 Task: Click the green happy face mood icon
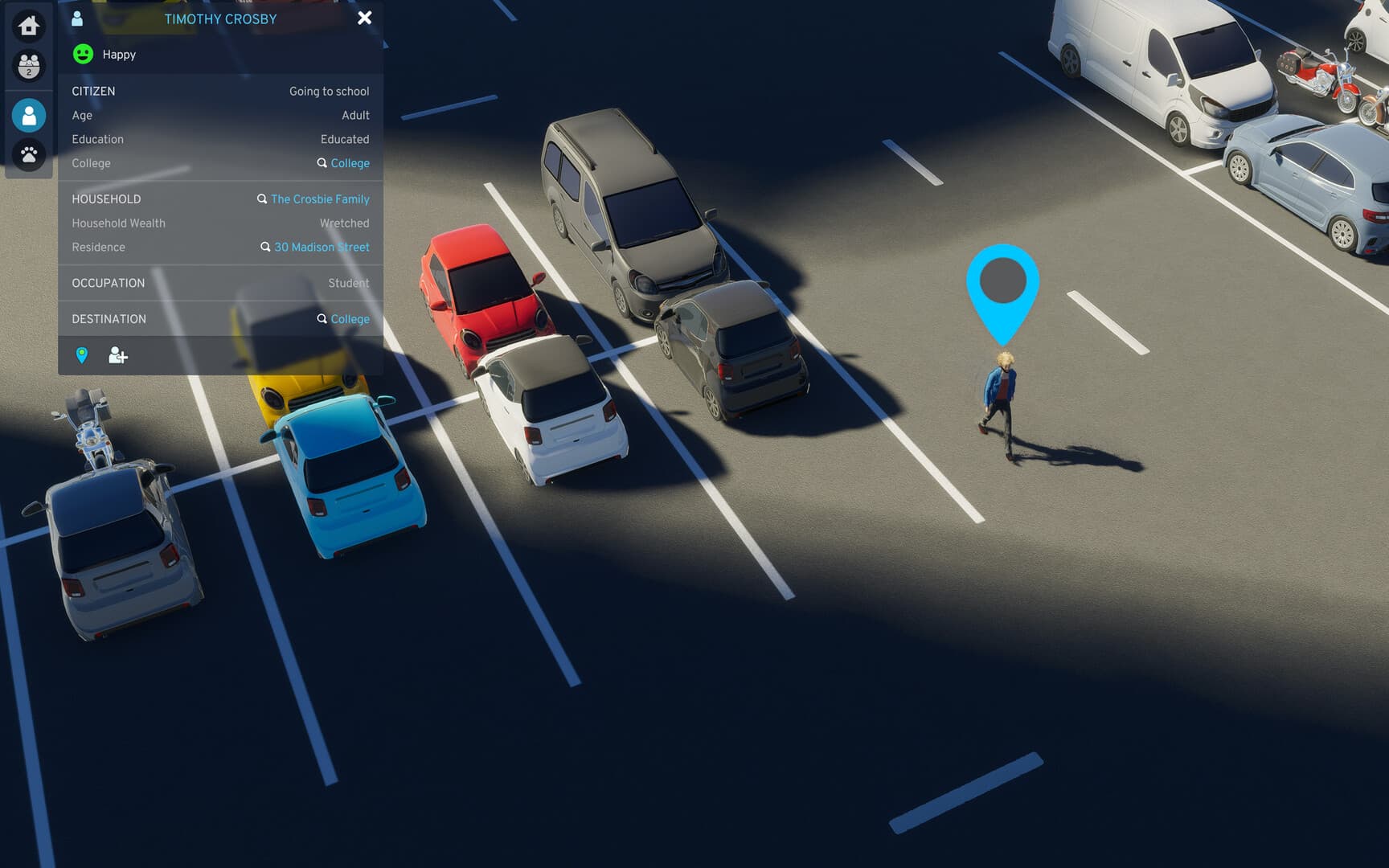coord(81,54)
